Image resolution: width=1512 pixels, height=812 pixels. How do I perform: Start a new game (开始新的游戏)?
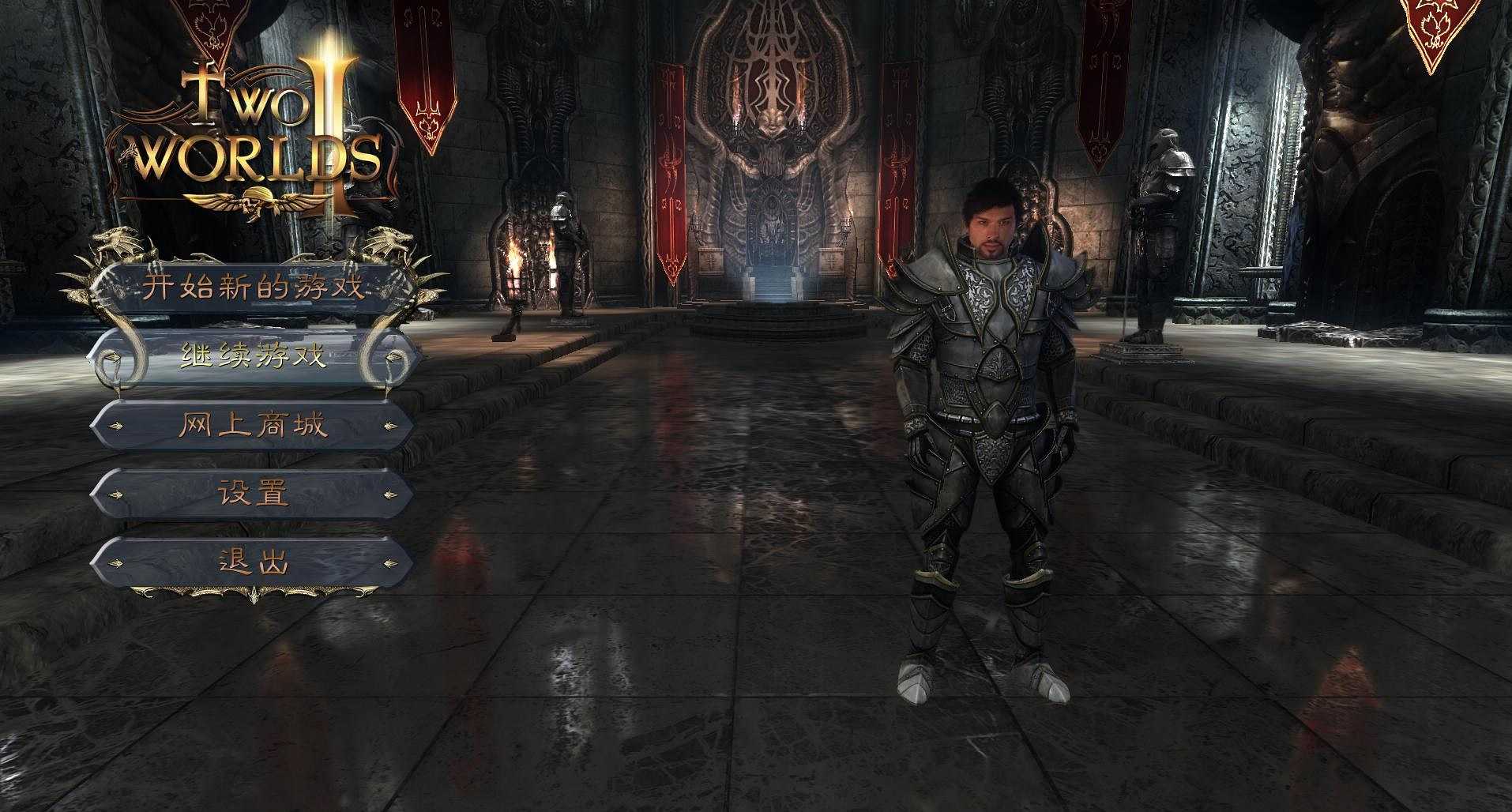(253, 286)
